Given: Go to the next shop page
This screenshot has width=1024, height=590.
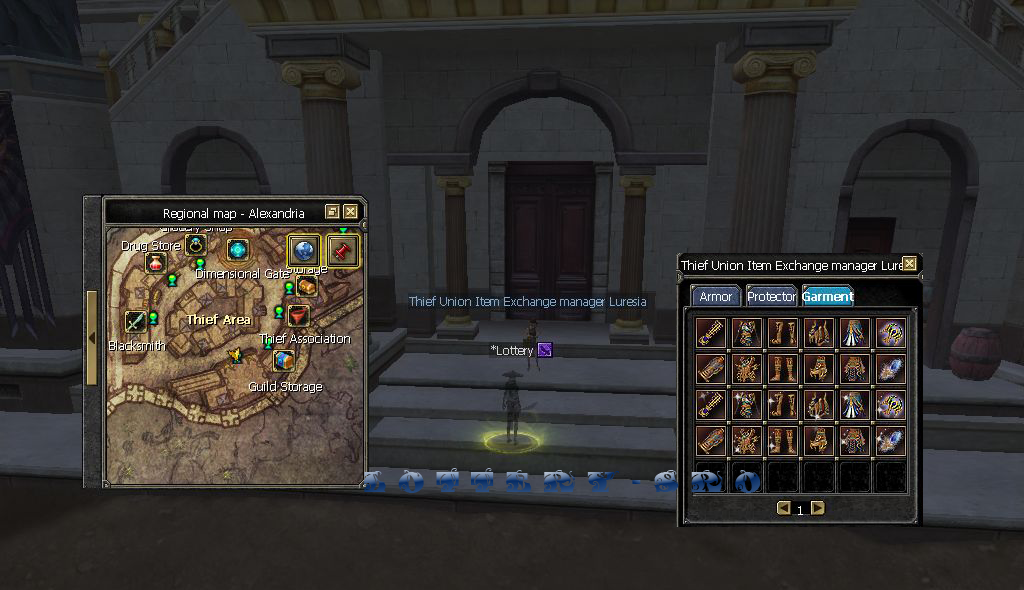Looking at the screenshot, I should 818,508.
